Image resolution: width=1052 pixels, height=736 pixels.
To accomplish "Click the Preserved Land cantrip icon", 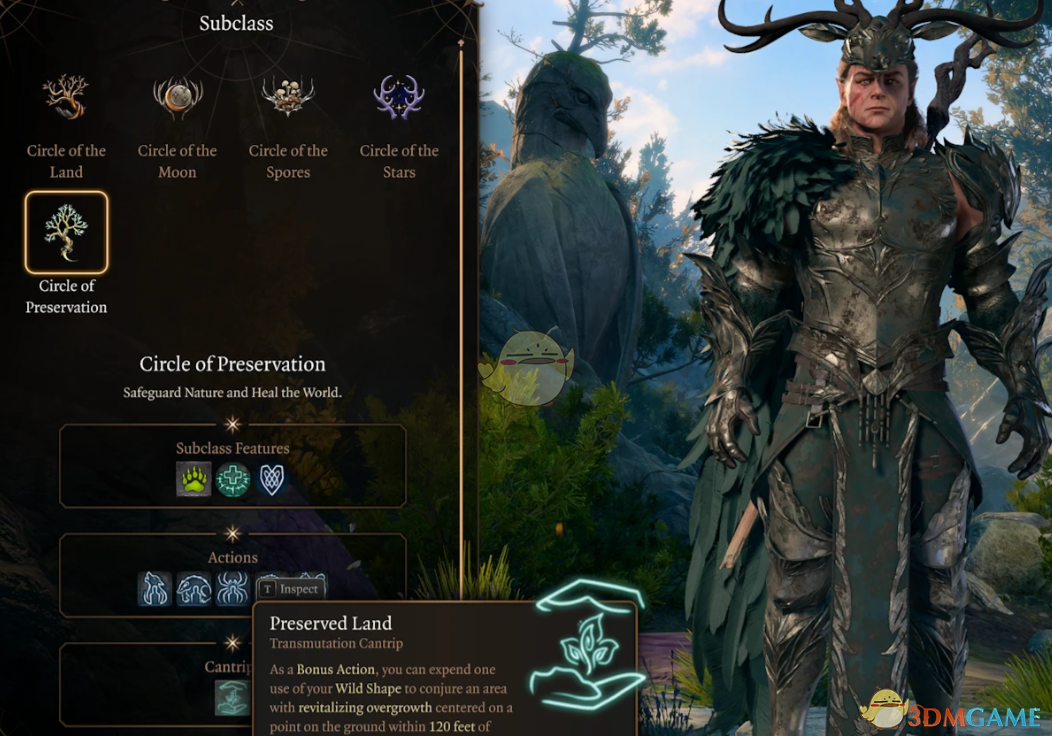I will [233, 698].
